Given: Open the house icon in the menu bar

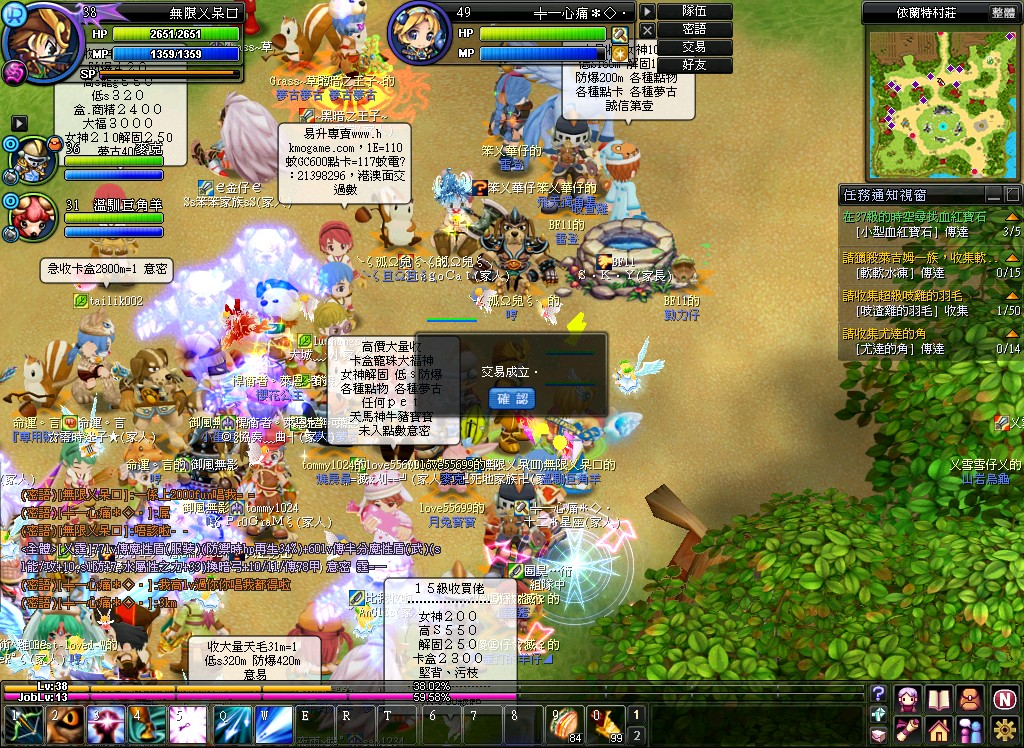Looking at the screenshot, I should (938, 729).
